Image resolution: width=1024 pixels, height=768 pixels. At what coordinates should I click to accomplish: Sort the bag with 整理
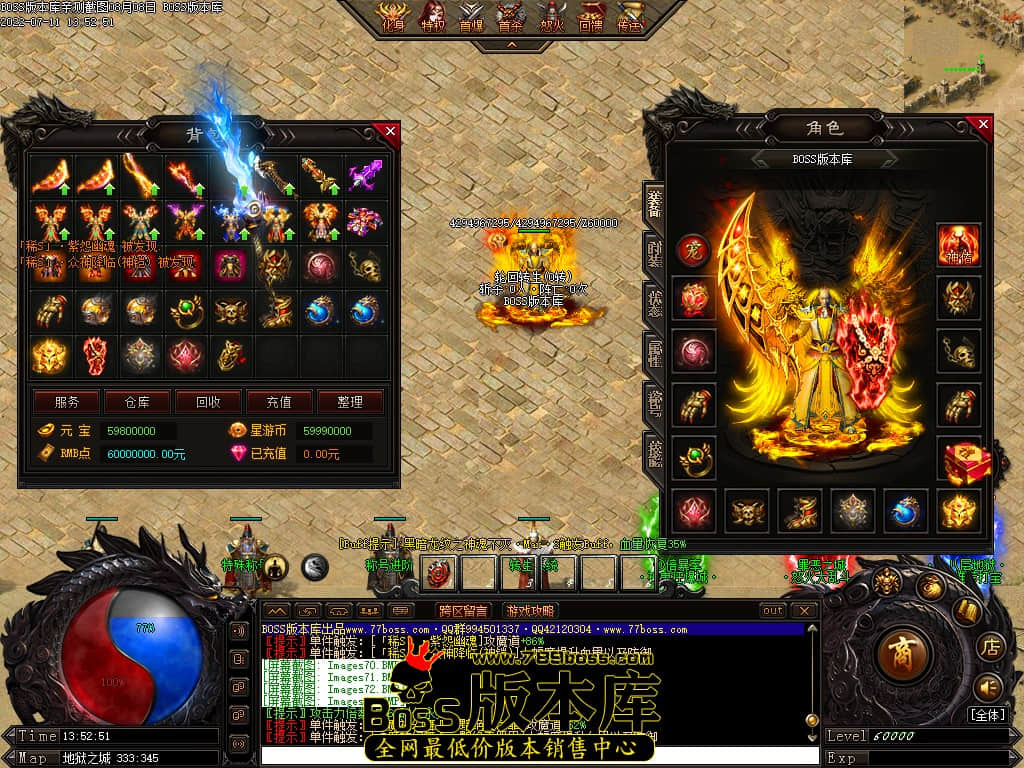pyautogui.click(x=350, y=402)
